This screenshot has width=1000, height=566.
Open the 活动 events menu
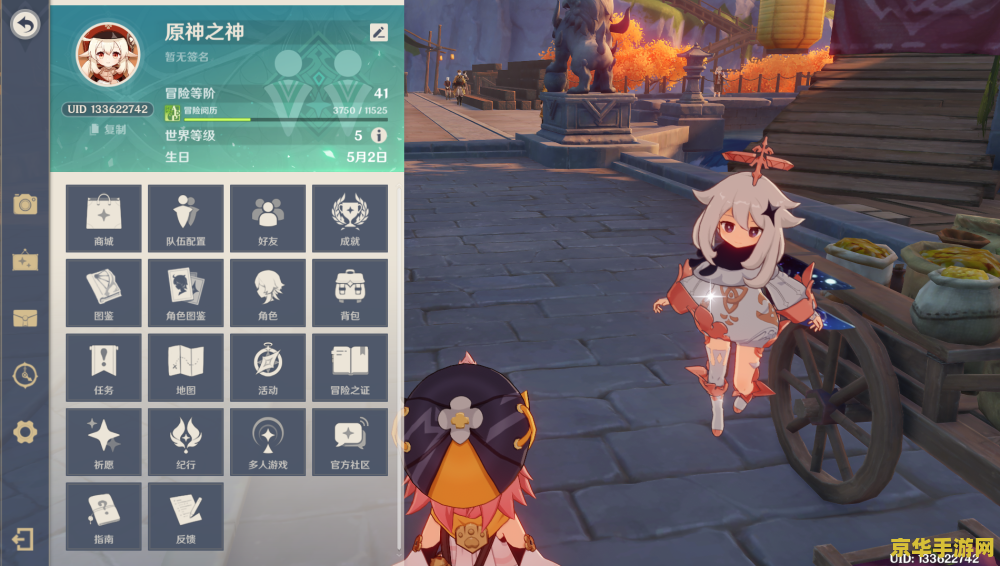point(268,367)
